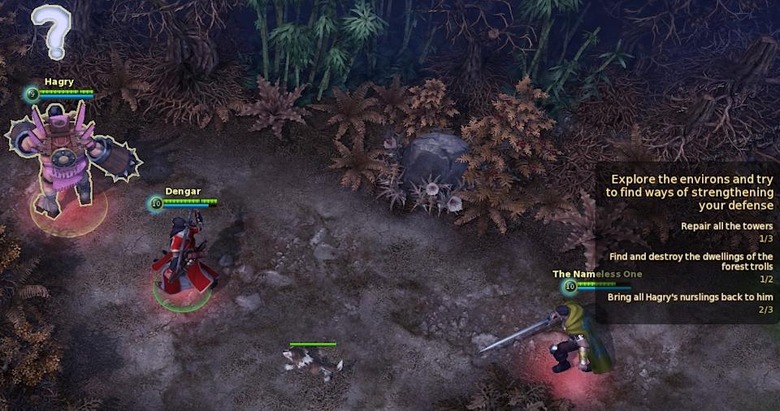Open the question mark help icon
The height and width of the screenshot is (411, 780).
[50, 30]
